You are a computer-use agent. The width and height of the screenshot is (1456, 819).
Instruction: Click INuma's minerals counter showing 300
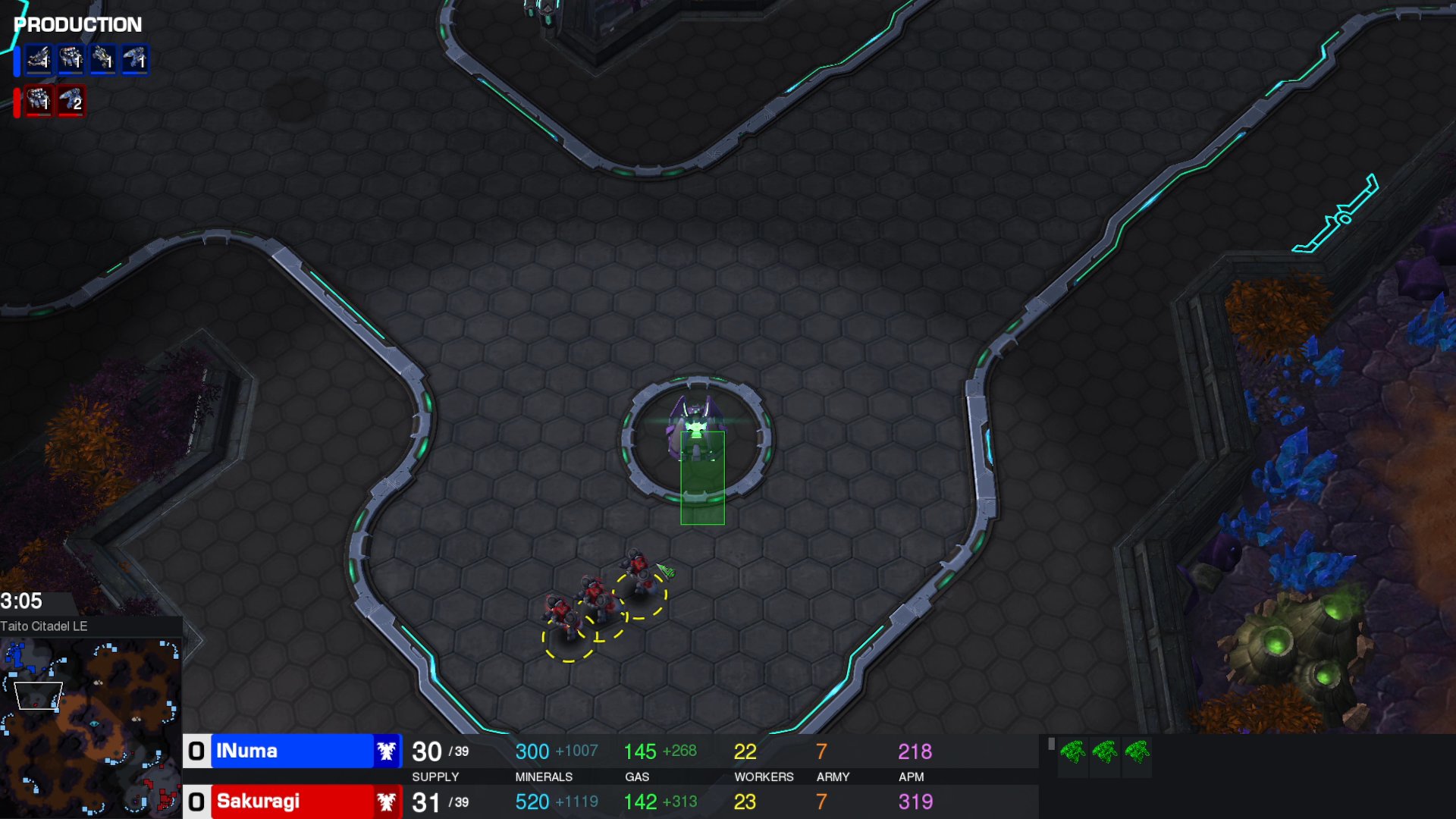(x=533, y=751)
